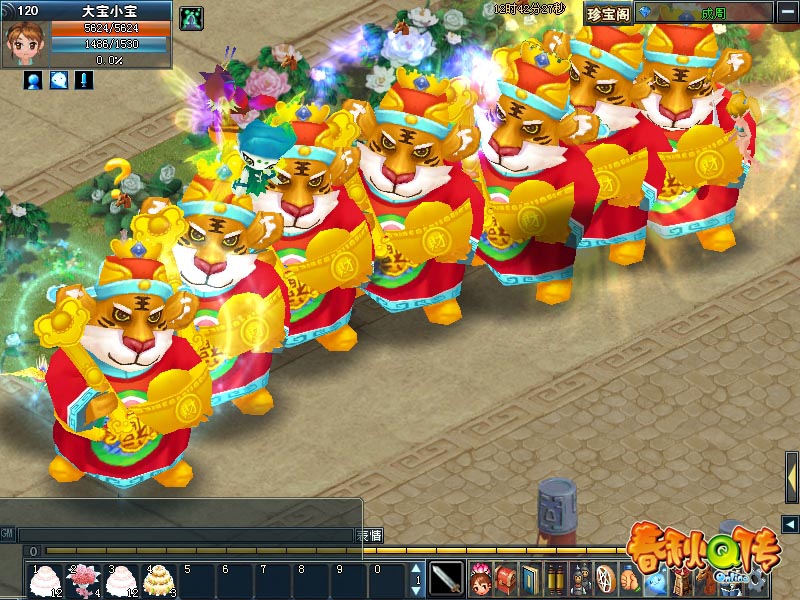This screenshot has height=600, width=800.
Task: Use the pink flower bouquet in slot 2
Action: 81,579
